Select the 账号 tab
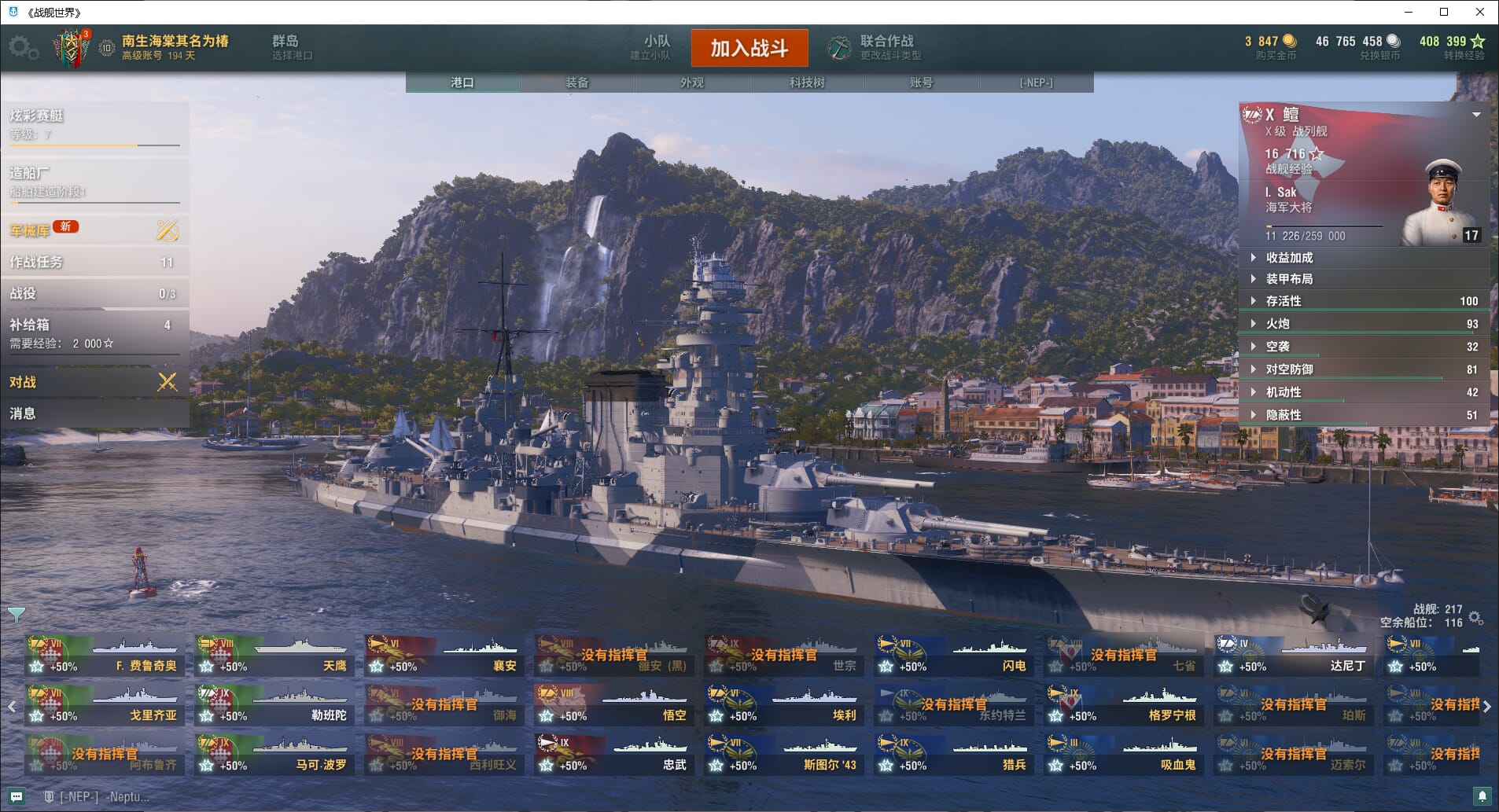1499x812 pixels. click(x=921, y=83)
